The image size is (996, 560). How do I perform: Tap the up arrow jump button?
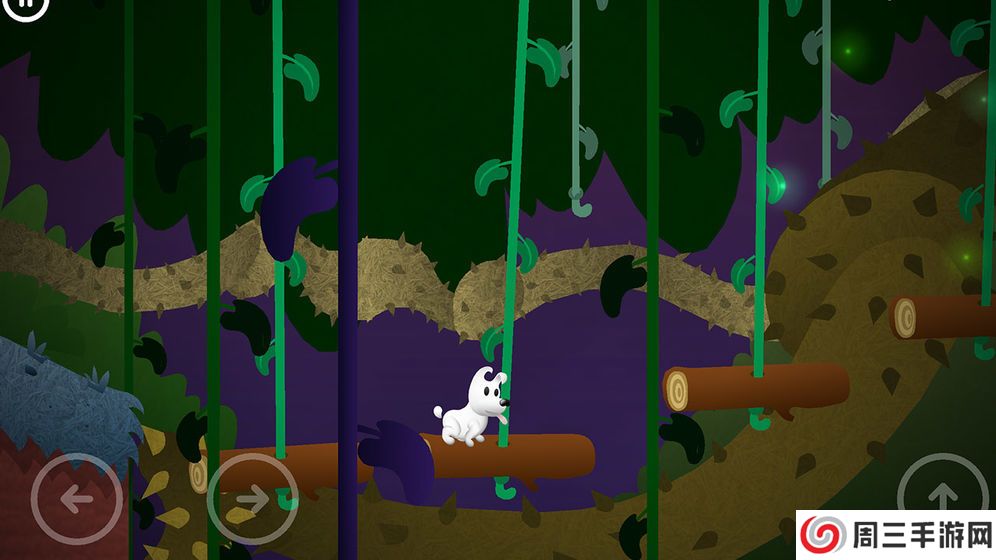(942, 494)
